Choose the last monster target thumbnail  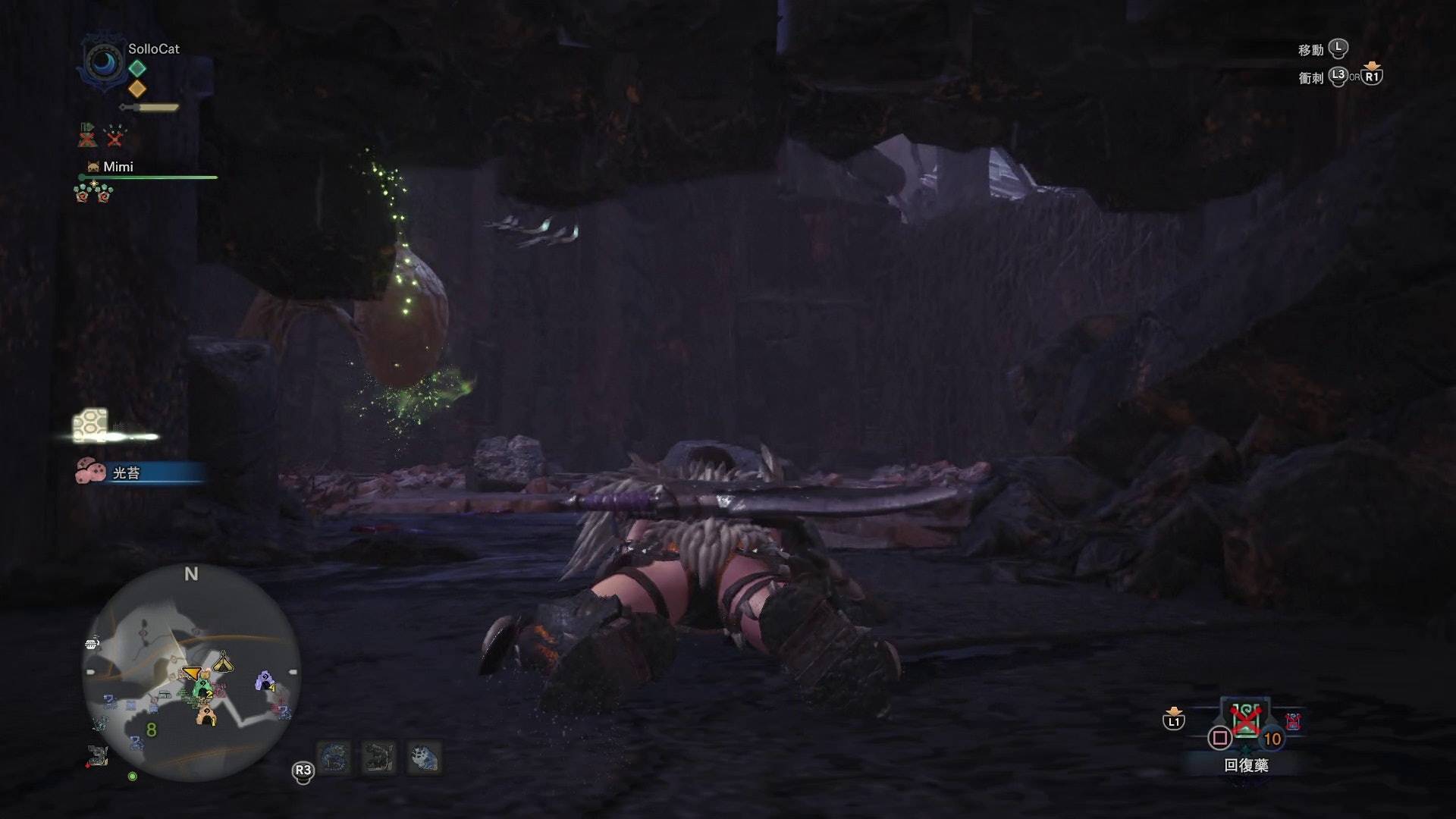click(x=425, y=758)
